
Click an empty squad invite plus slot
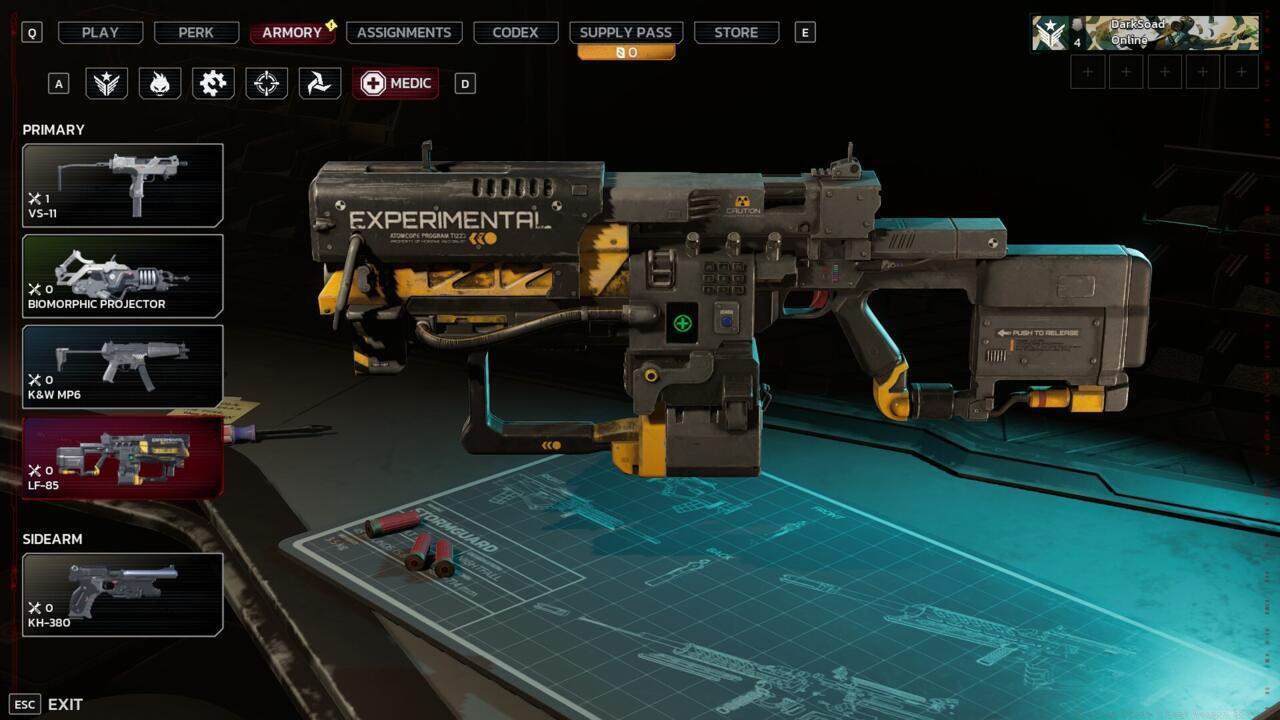pos(1086,71)
